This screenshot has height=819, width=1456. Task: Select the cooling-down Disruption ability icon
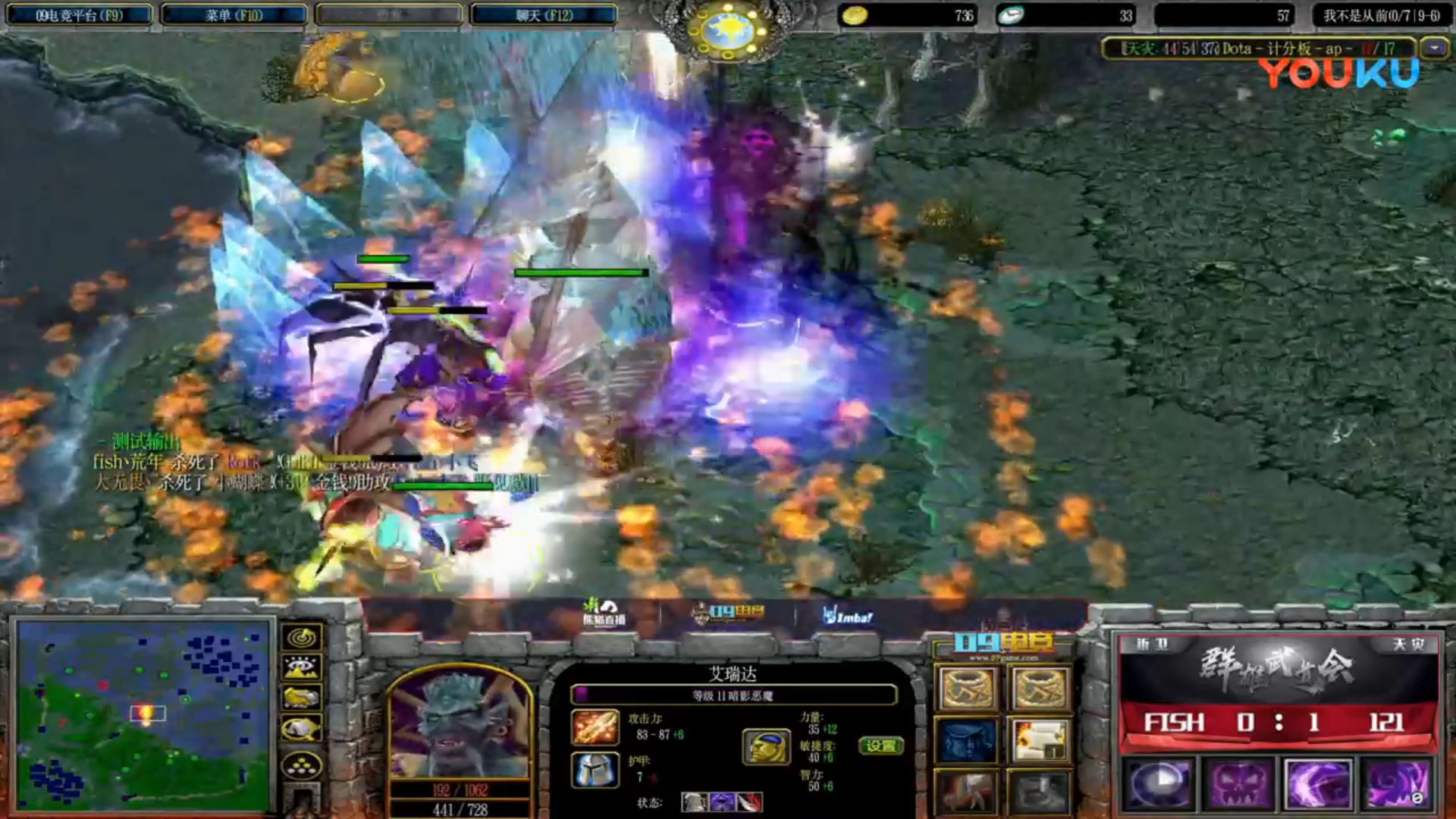coord(1158,783)
